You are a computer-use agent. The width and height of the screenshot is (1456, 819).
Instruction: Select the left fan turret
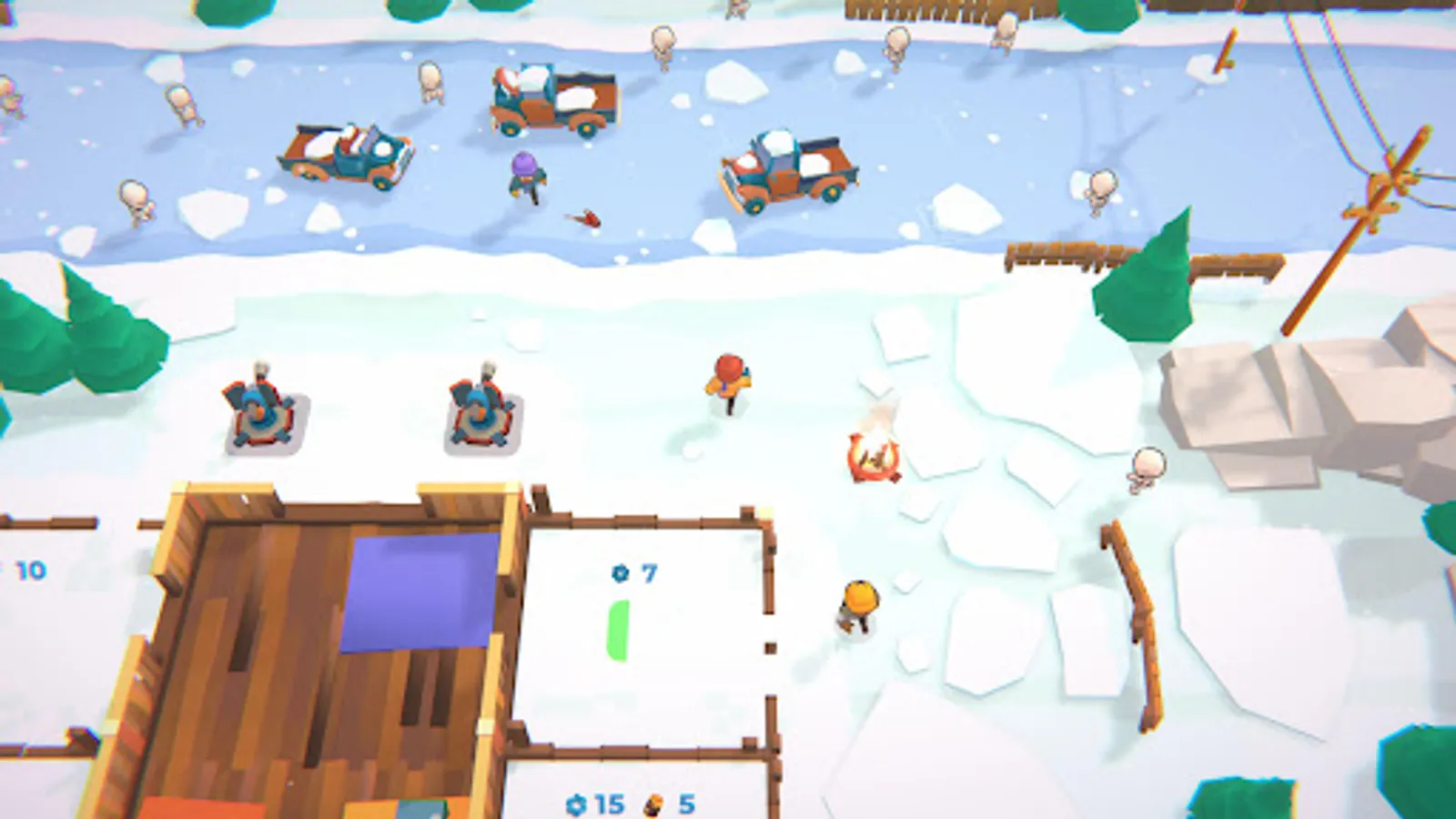pos(259,409)
